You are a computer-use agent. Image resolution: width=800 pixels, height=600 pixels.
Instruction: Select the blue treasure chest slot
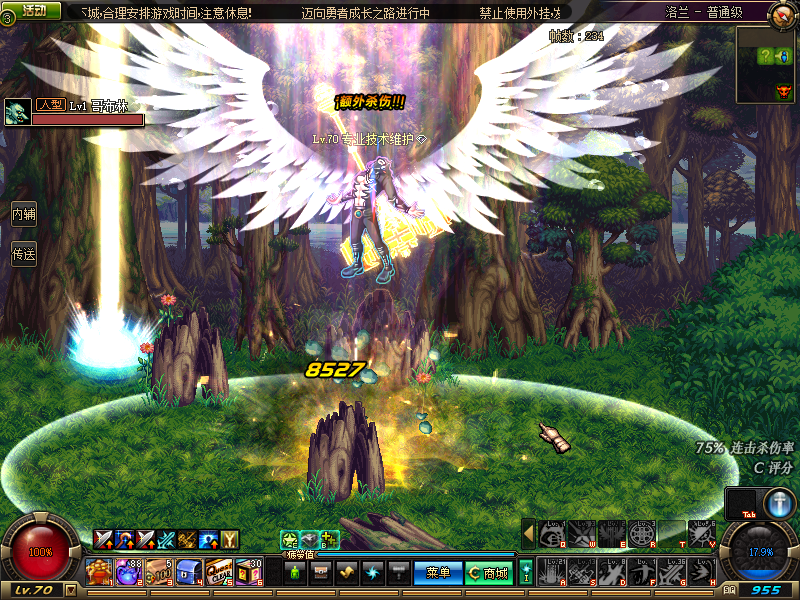tap(189, 572)
